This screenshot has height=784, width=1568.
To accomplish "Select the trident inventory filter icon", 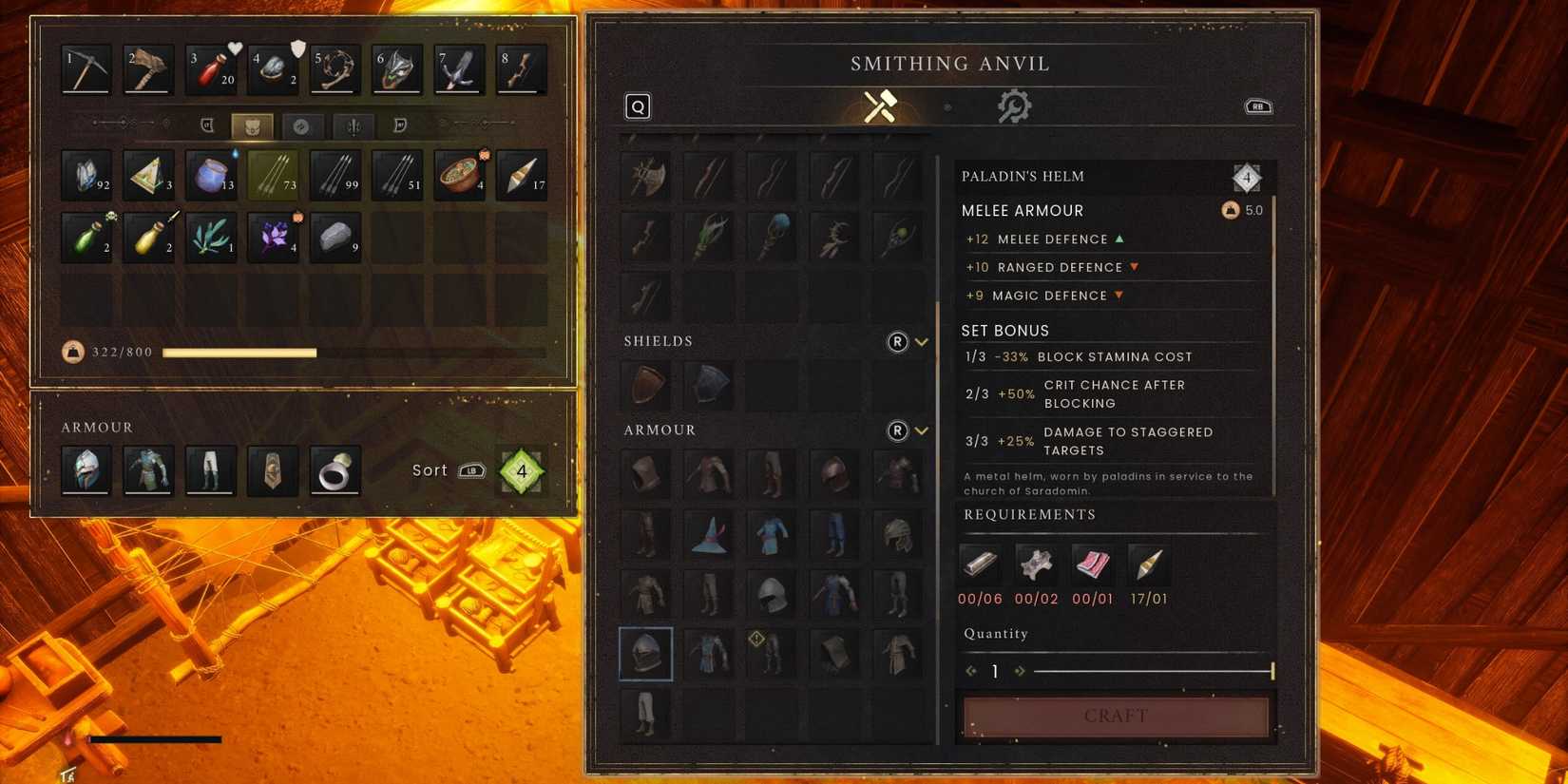I will (x=353, y=124).
